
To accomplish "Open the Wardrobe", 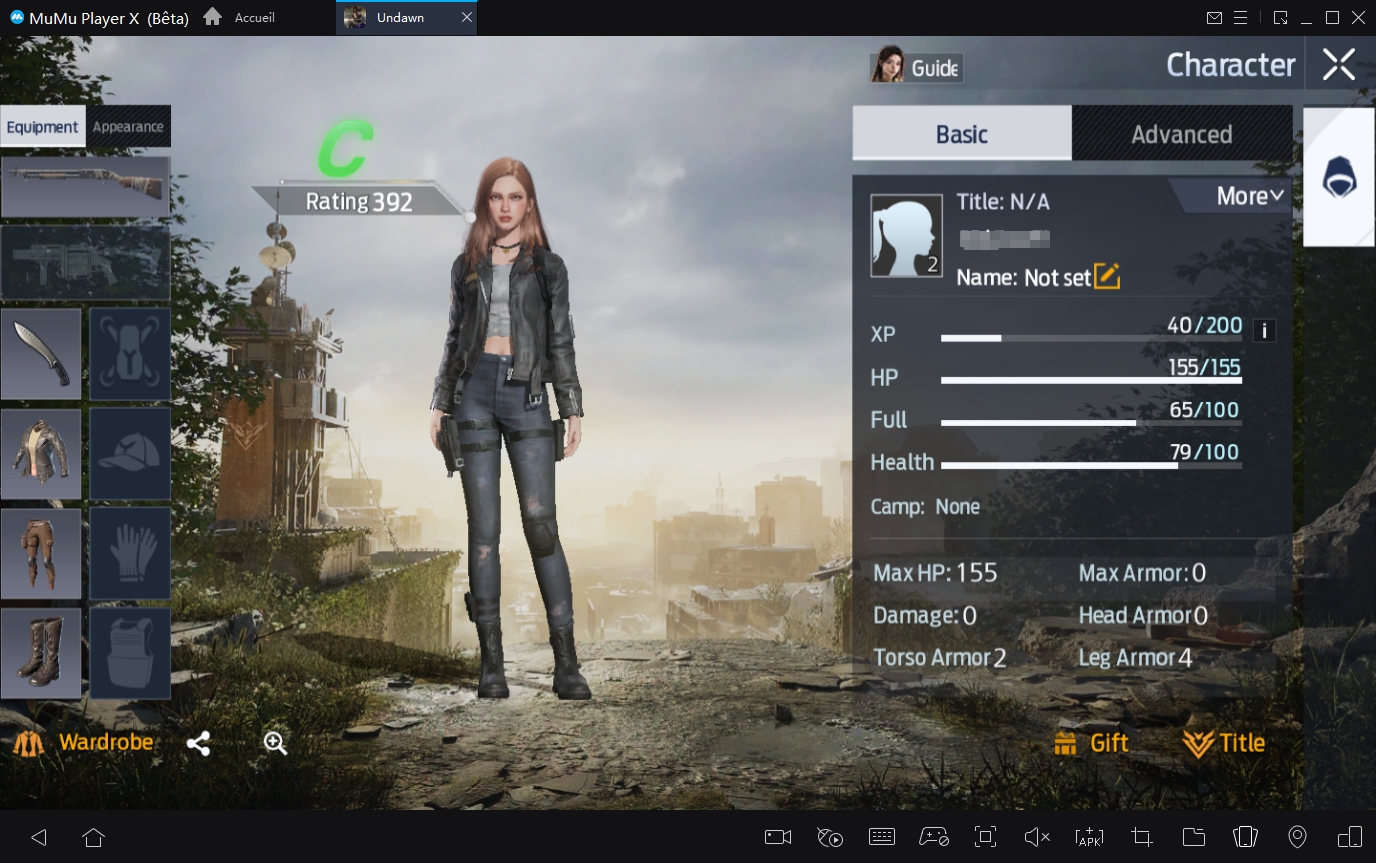I will coord(84,743).
